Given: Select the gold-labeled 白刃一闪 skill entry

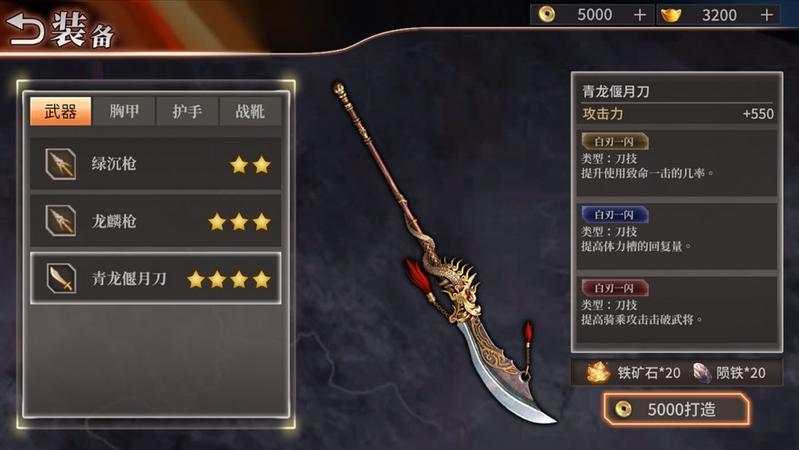Looking at the screenshot, I should point(675,160).
